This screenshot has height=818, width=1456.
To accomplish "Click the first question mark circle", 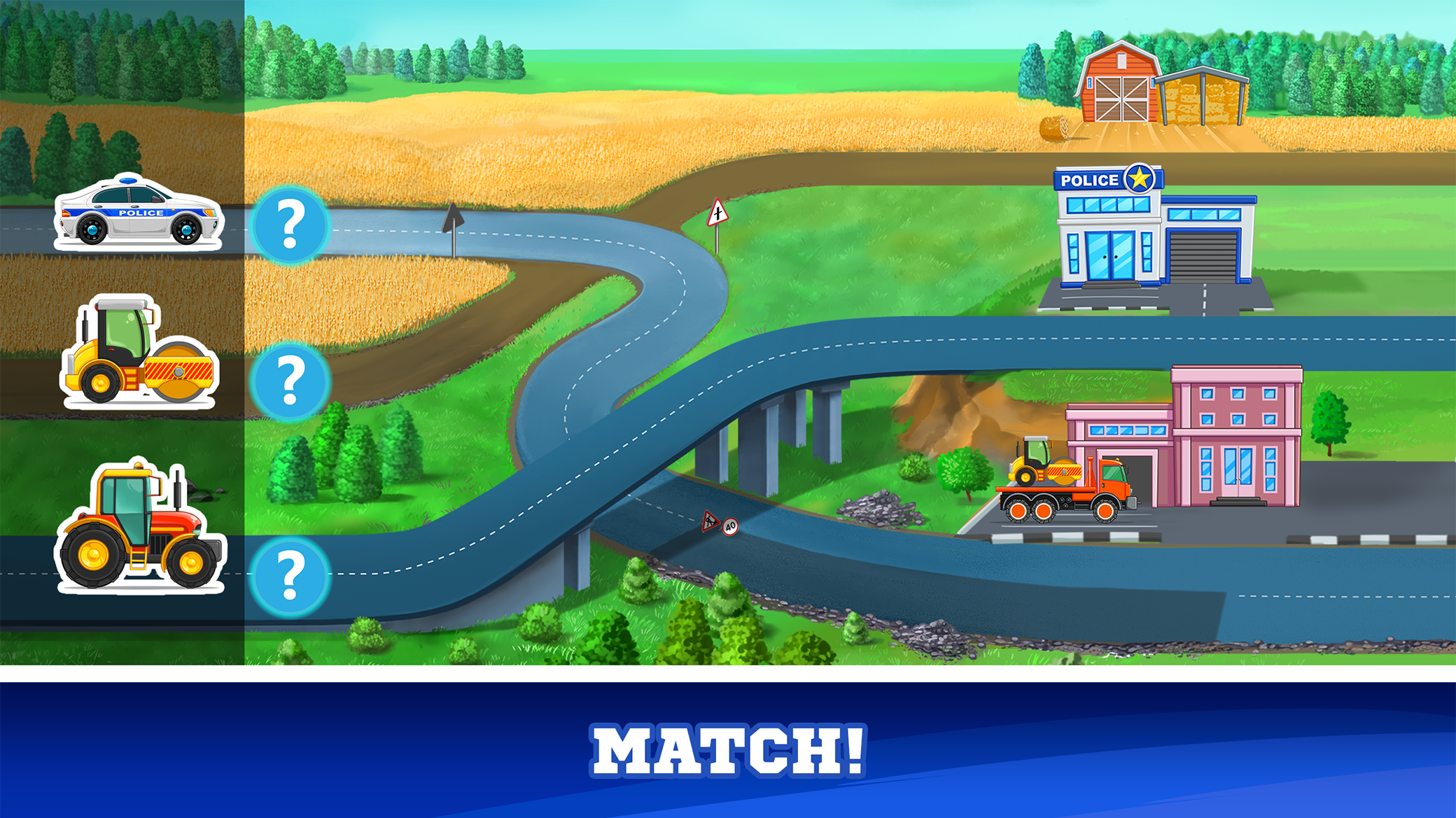I will pos(290,224).
